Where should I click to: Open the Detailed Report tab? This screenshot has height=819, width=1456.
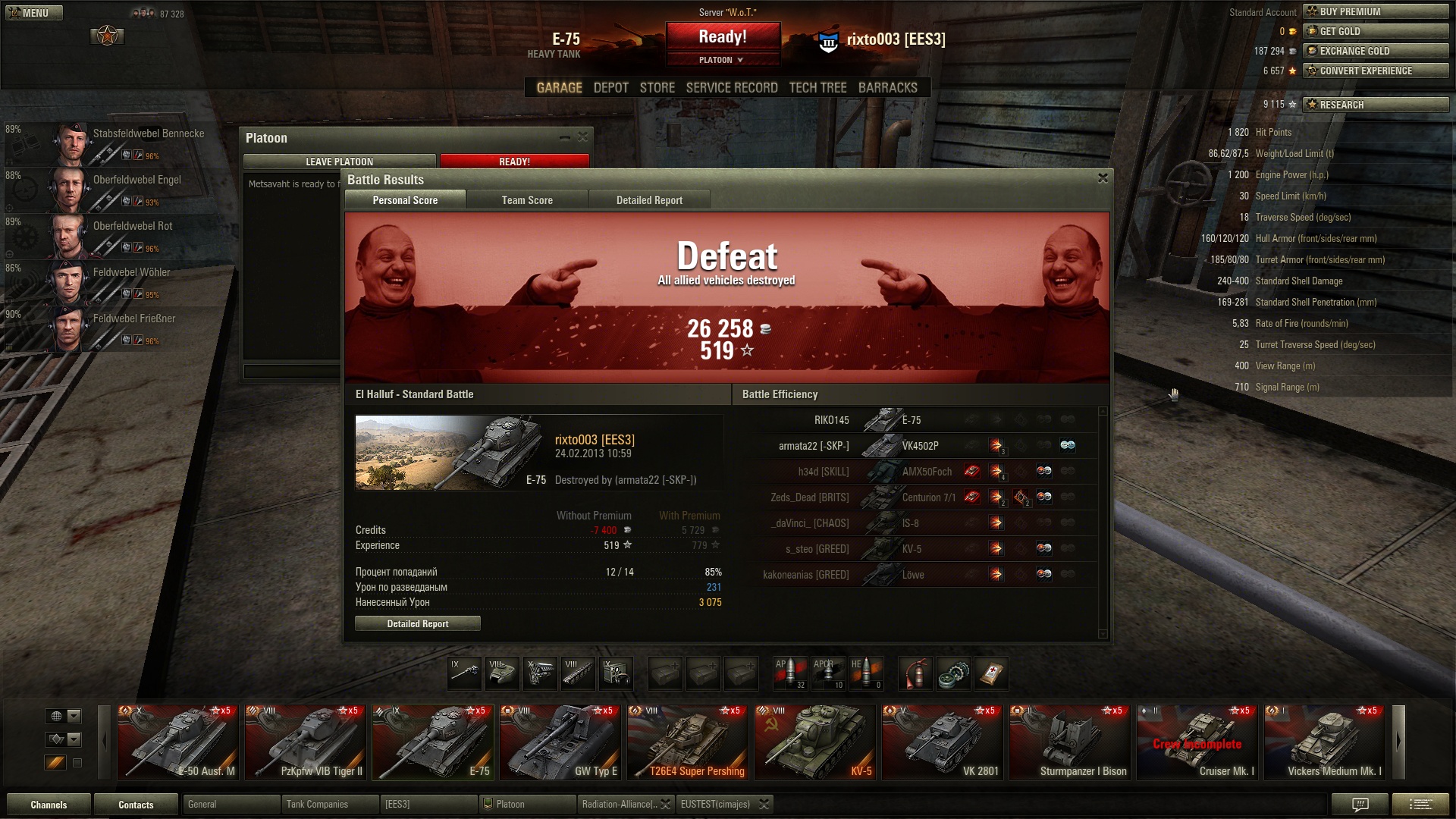[649, 200]
